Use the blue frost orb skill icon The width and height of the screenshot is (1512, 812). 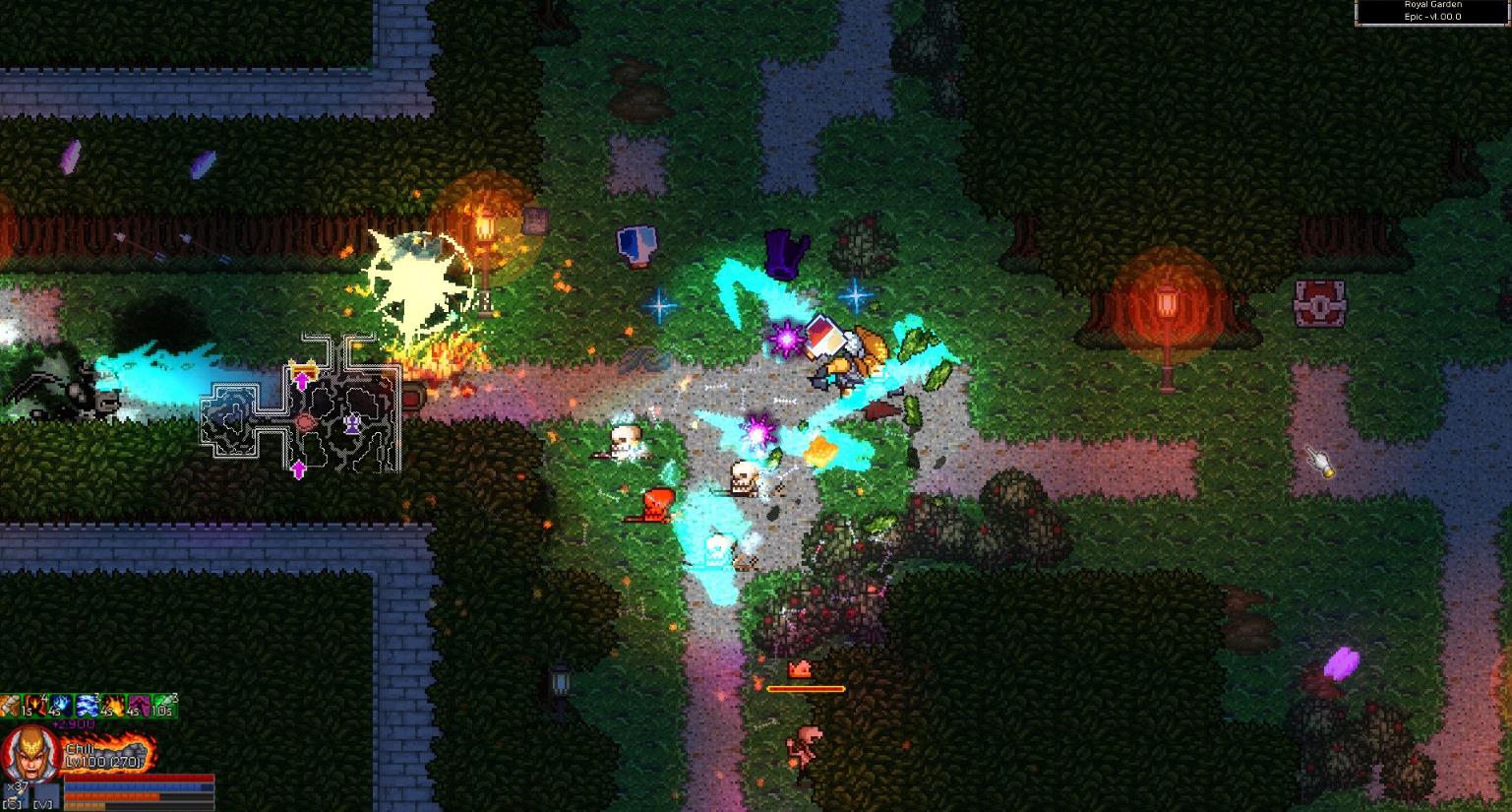pos(61,705)
